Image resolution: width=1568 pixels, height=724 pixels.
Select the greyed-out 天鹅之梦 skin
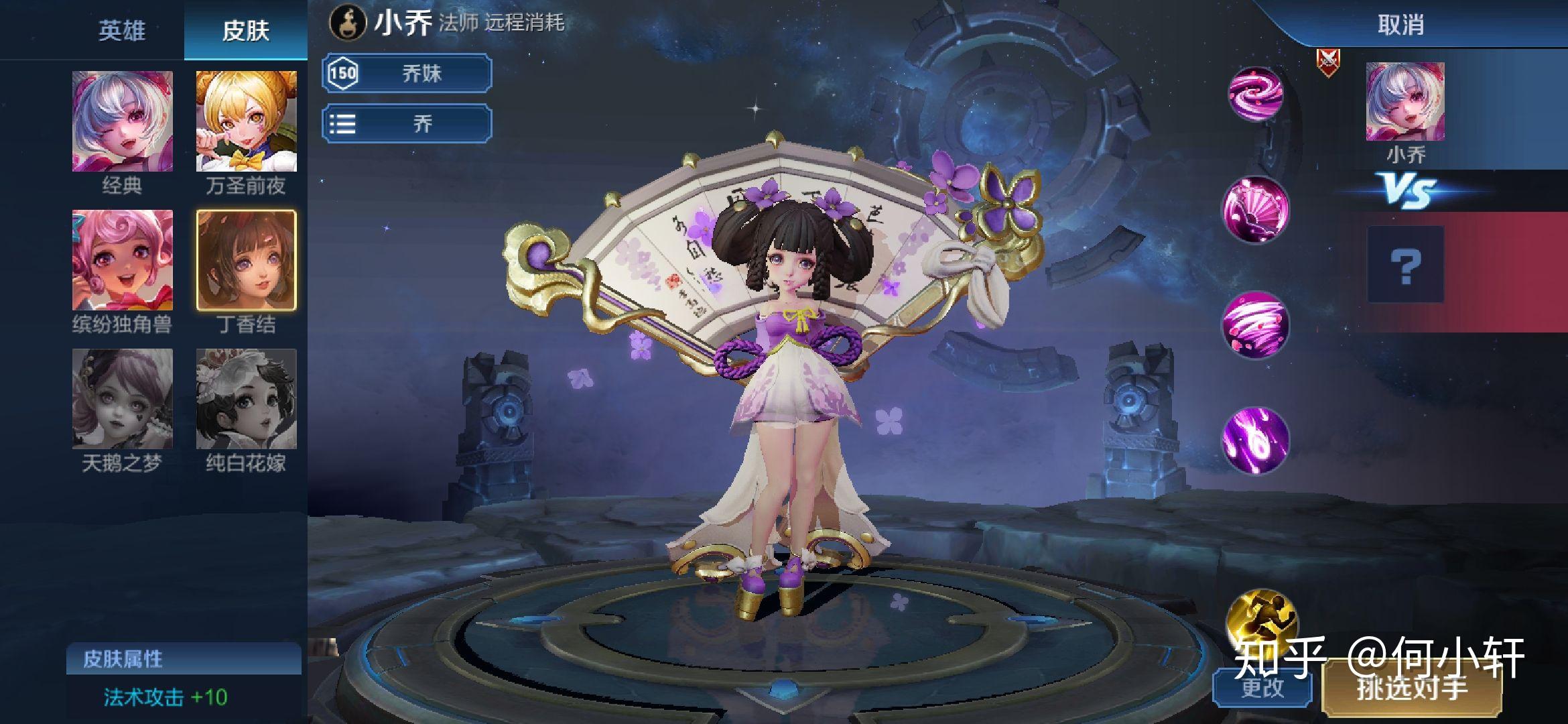click(123, 399)
